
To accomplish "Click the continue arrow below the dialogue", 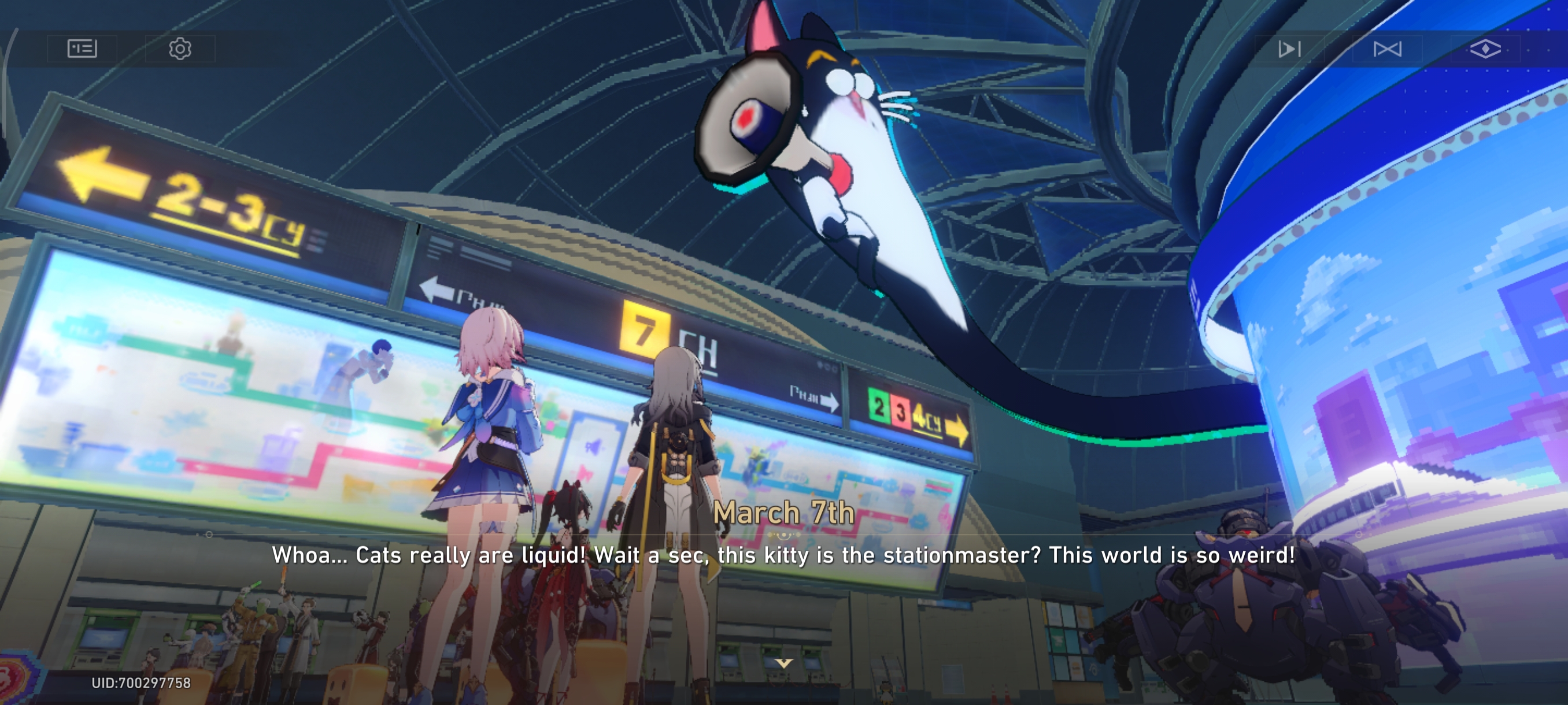I will 784,663.
